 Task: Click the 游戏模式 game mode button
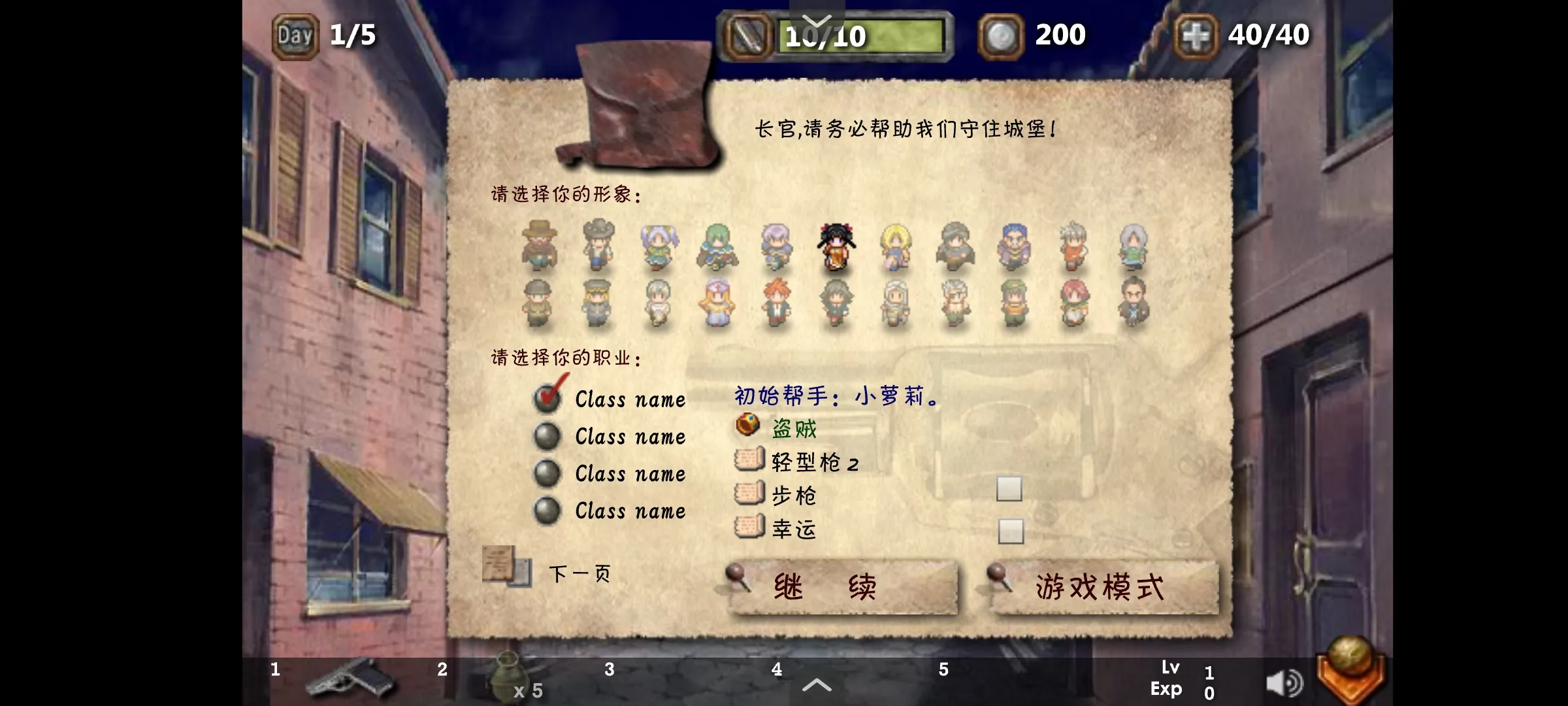[1100, 587]
